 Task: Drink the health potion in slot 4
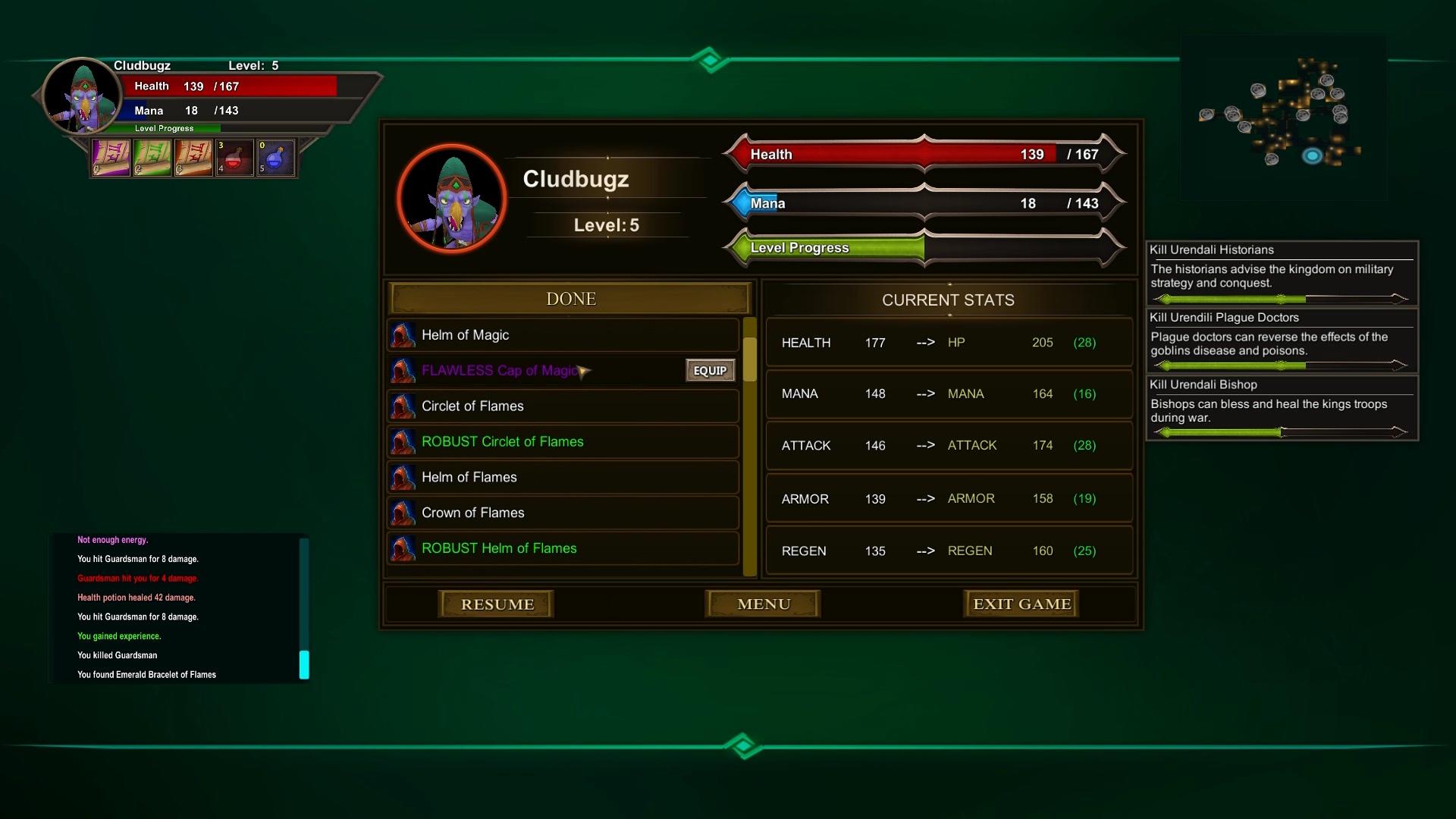click(x=234, y=158)
